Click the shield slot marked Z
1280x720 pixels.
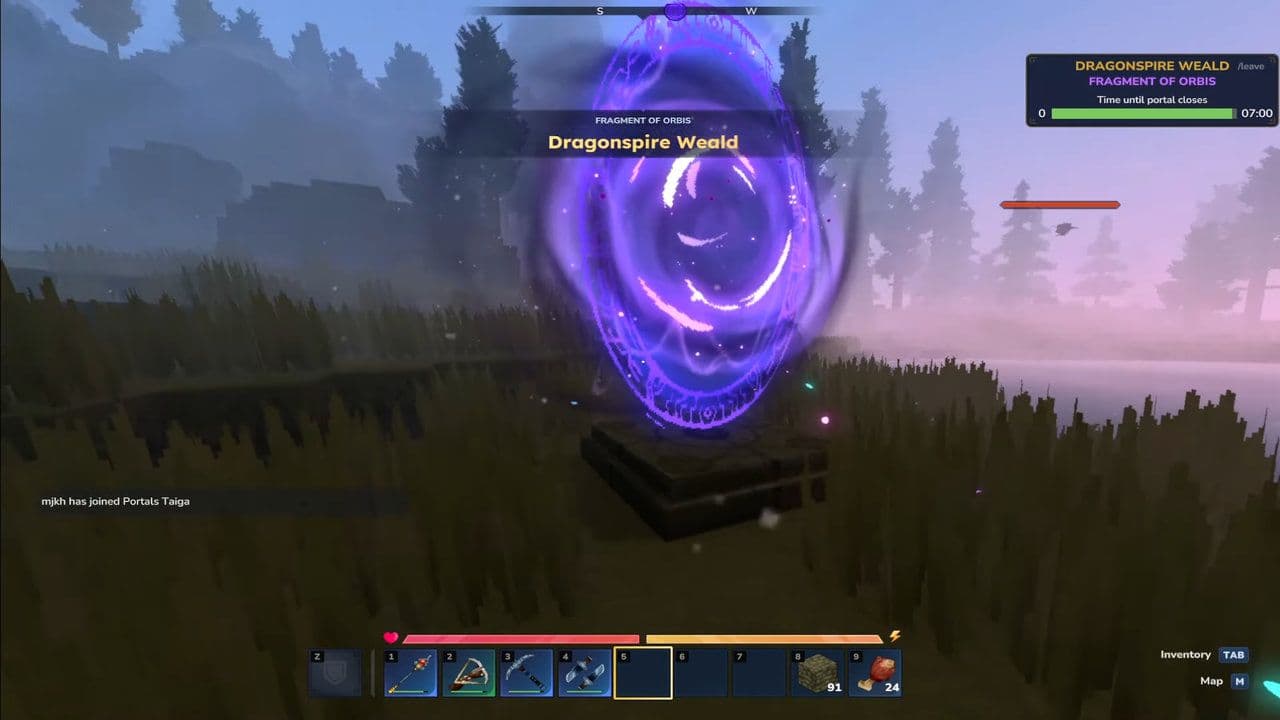(x=334, y=672)
